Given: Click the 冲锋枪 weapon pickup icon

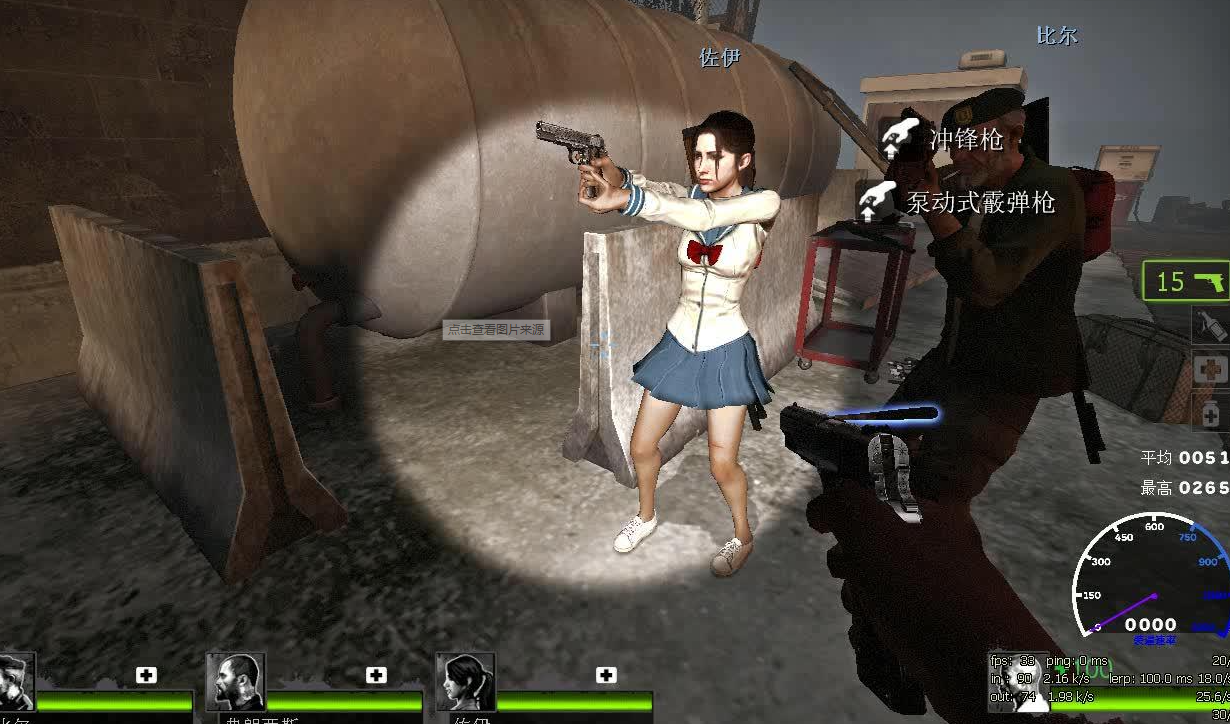Looking at the screenshot, I should pos(901,138).
